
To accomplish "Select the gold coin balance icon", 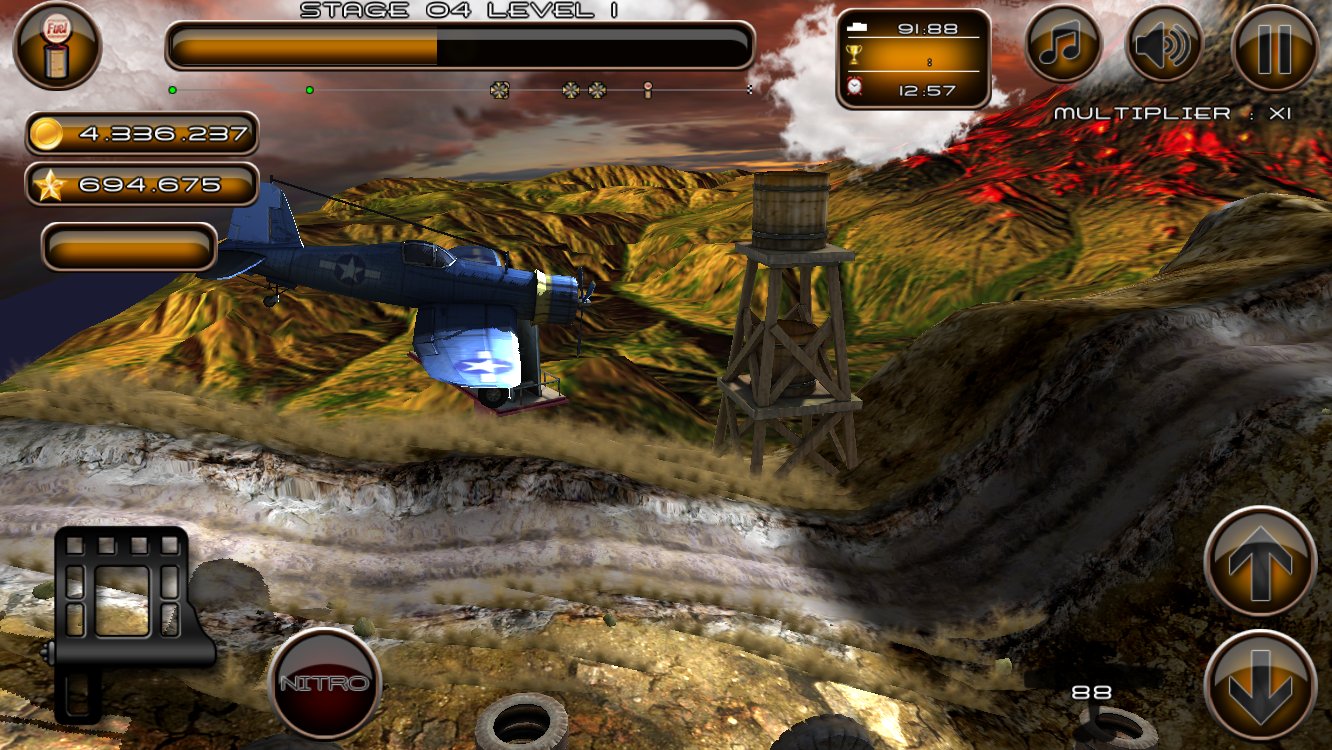I will point(48,133).
